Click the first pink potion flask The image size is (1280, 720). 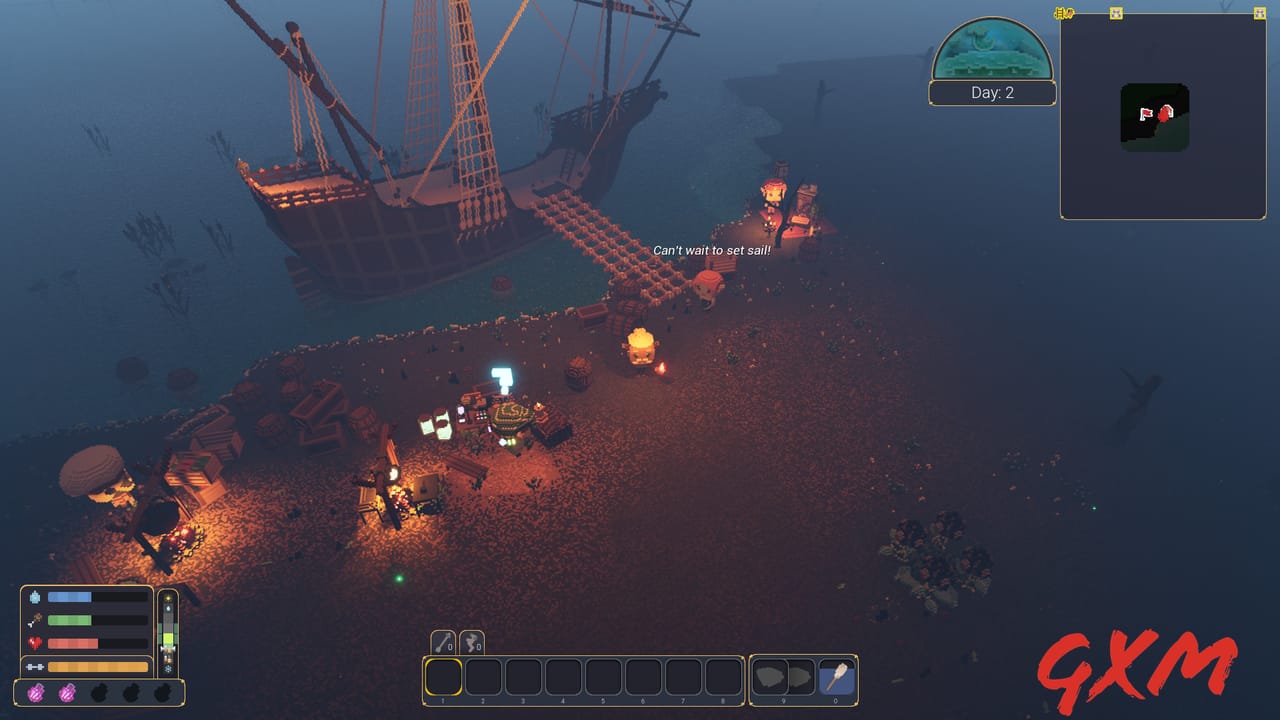(x=37, y=694)
